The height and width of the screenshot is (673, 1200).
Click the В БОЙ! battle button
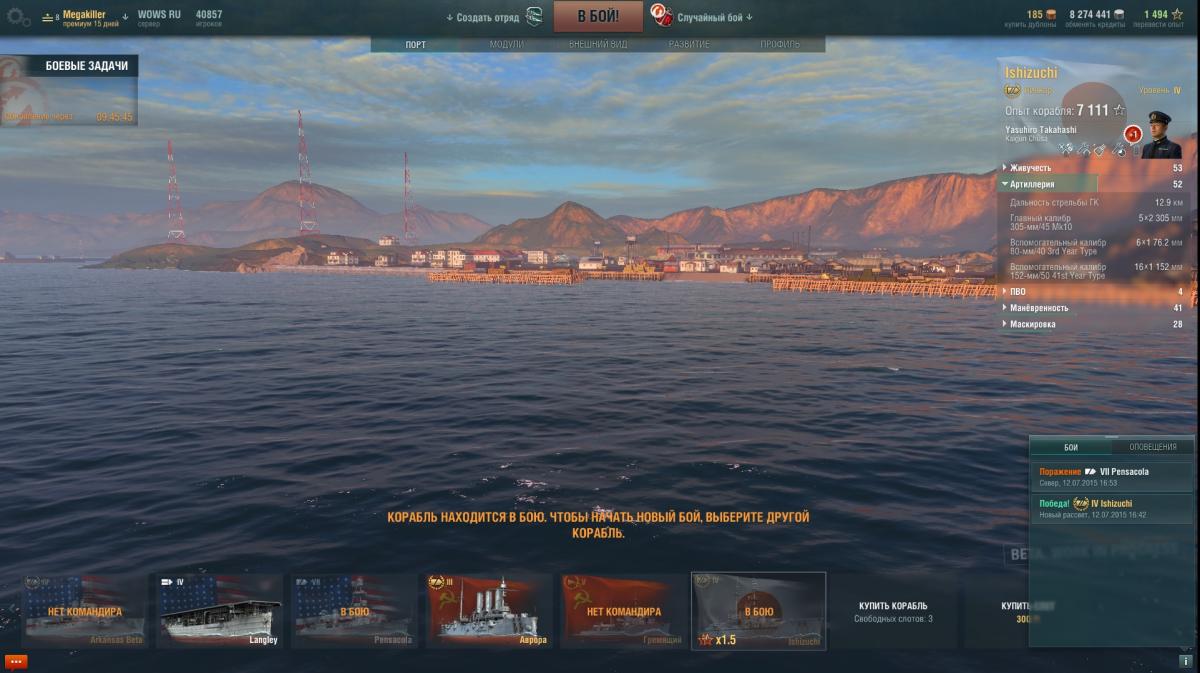(597, 16)
